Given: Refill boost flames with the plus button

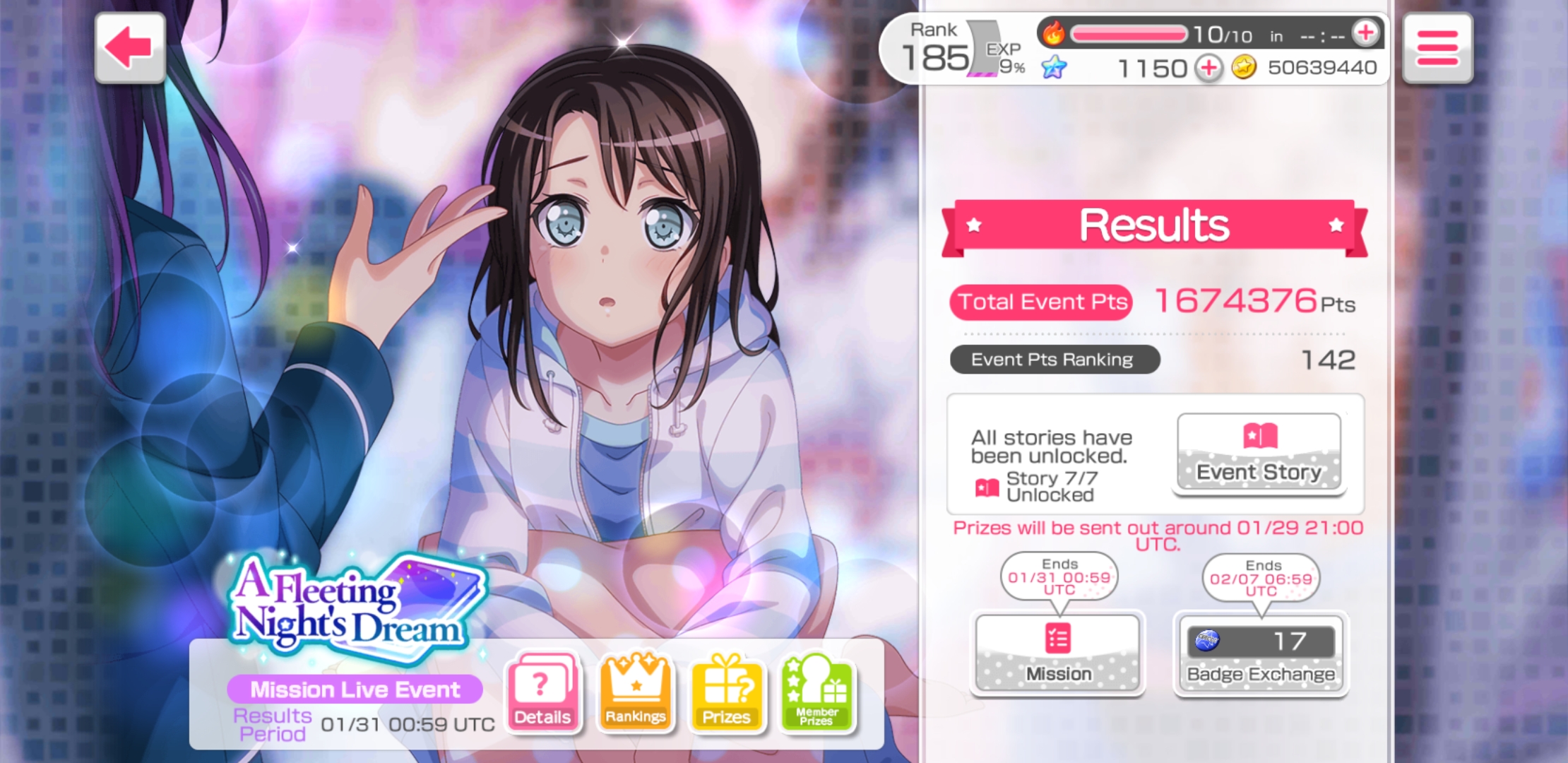Looking at the screenshot, I should click(x=1365, y=32).
